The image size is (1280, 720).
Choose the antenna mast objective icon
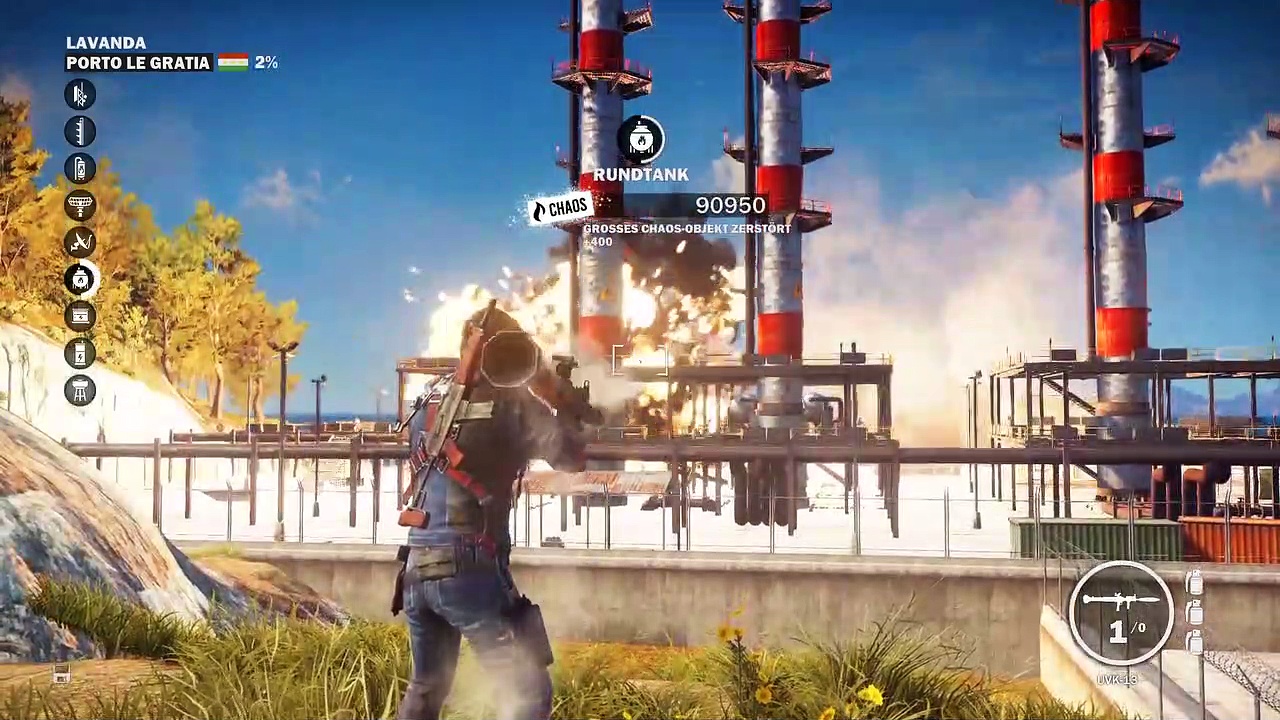point(80,131)
